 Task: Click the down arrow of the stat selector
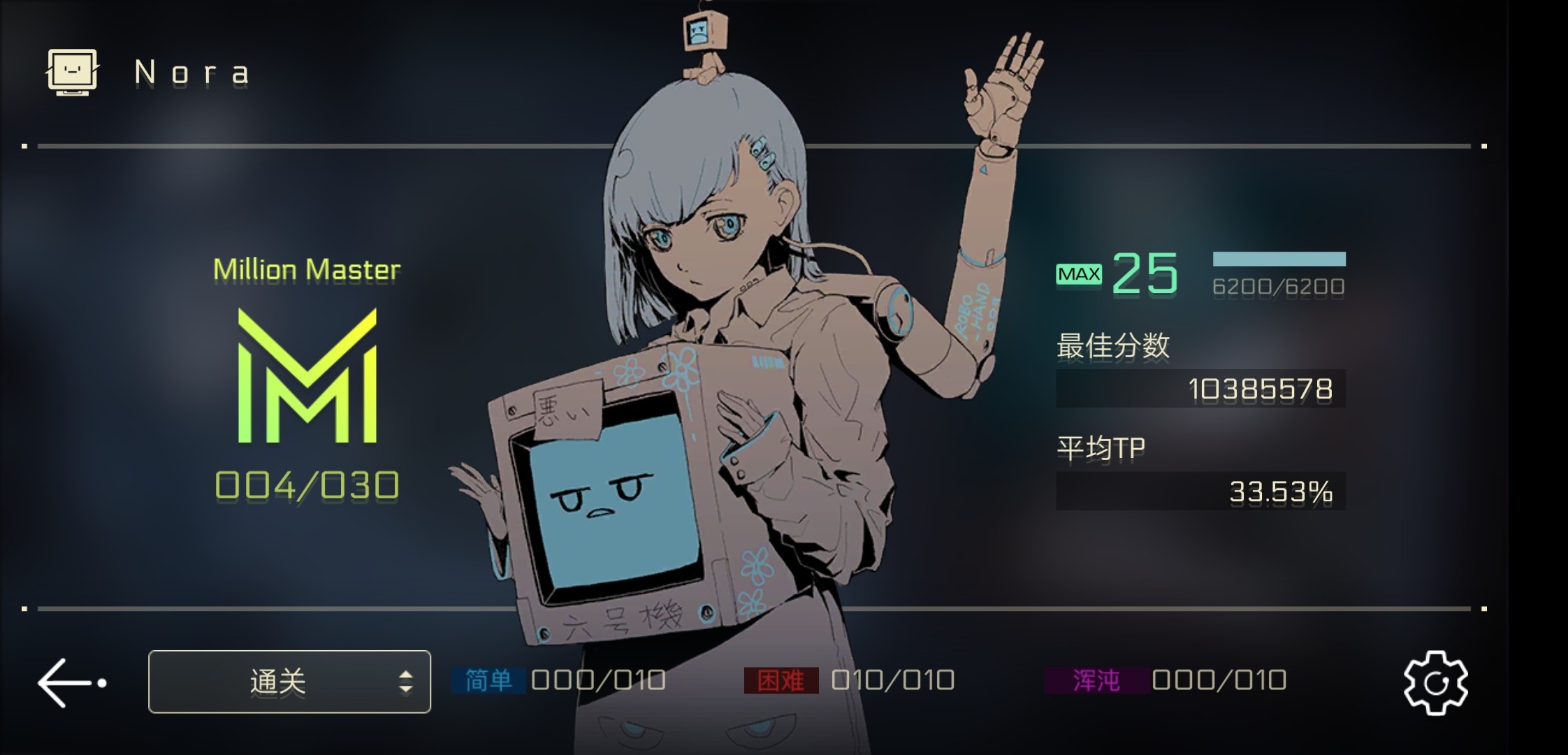click(406, 690)
